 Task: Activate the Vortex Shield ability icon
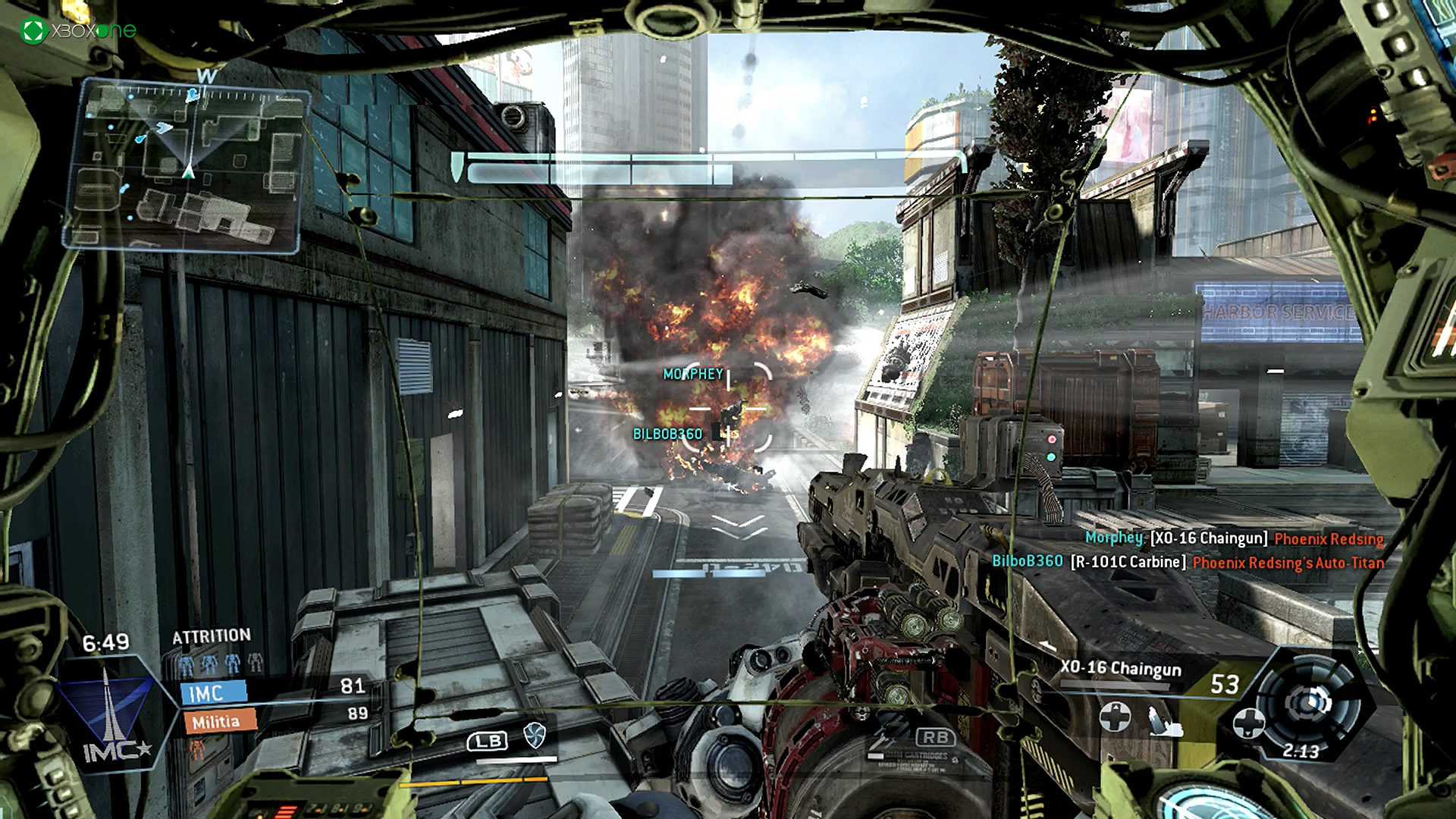(535, 734)
